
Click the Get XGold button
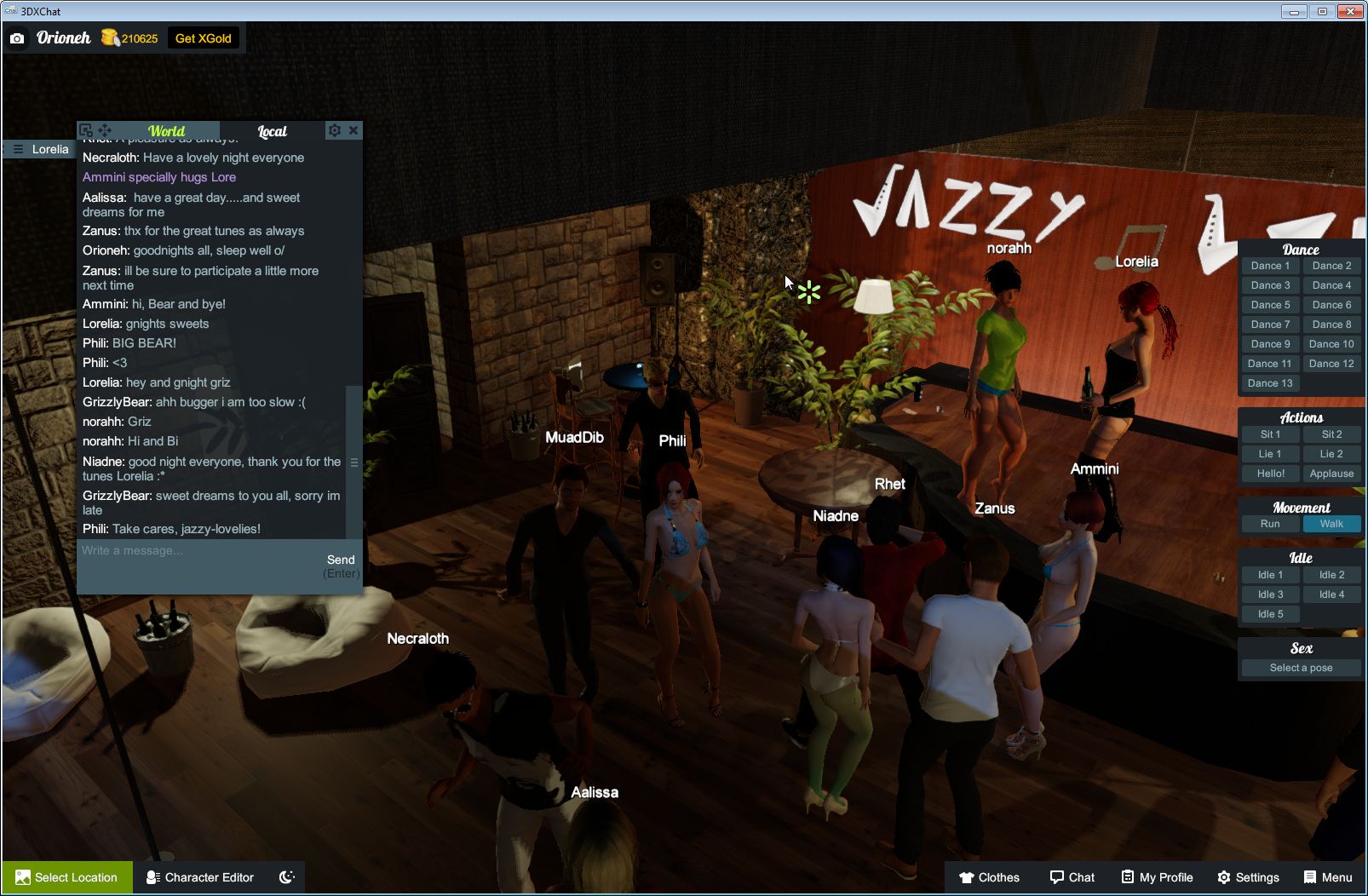click(204, 37)
